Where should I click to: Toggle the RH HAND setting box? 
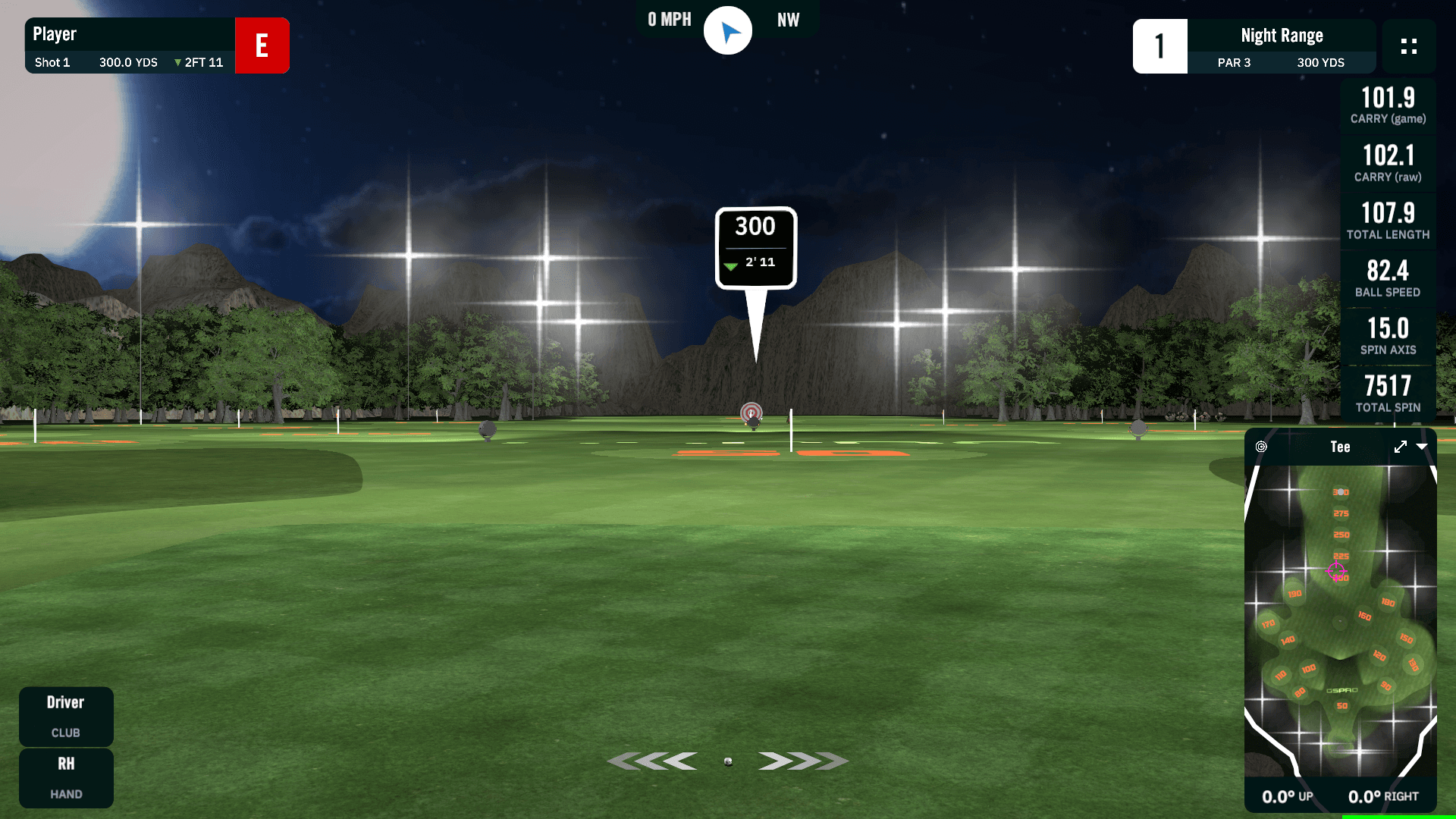tap(66, 778)
